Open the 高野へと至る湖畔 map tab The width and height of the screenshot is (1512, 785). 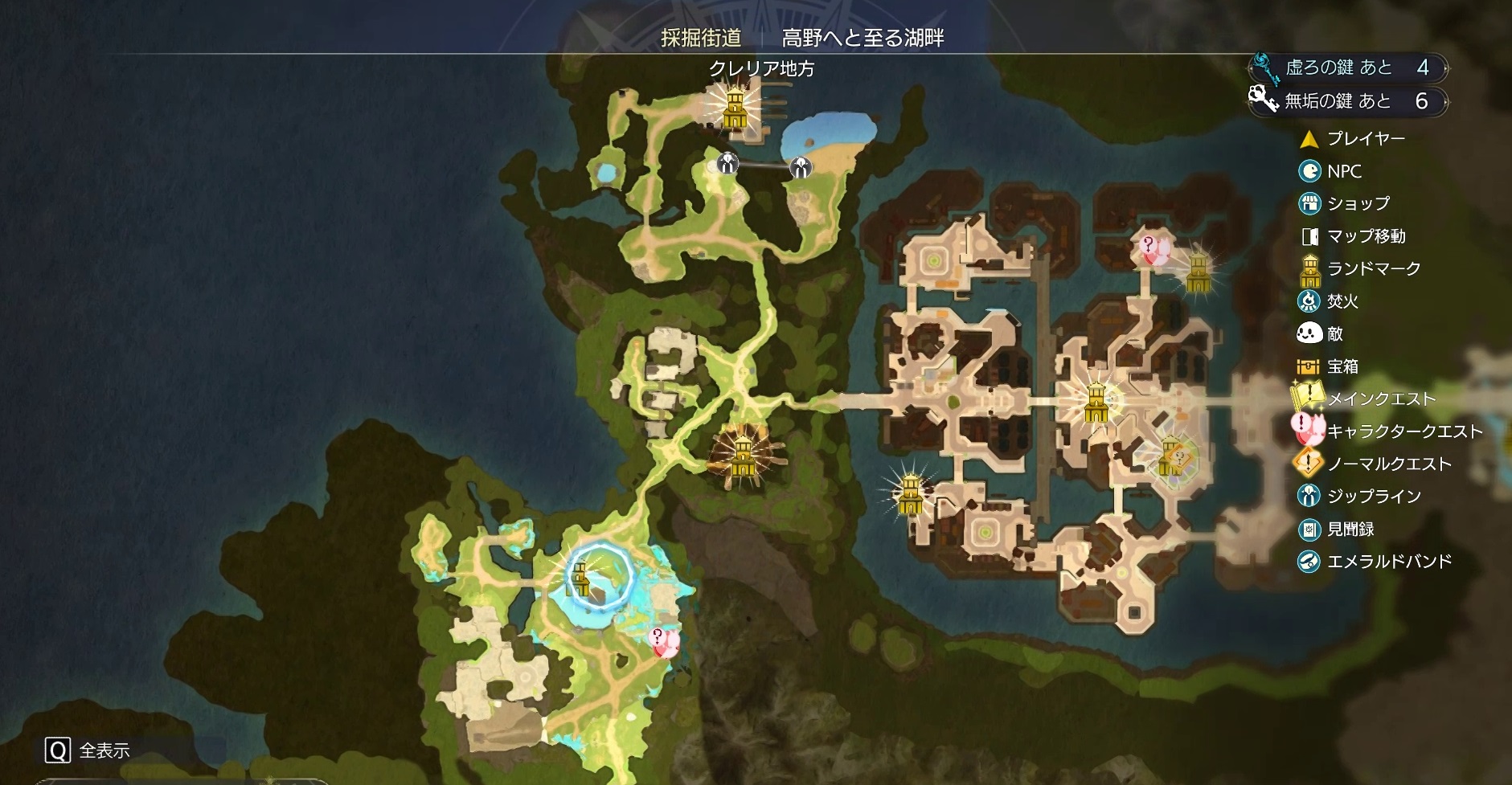tap(863, 38)
